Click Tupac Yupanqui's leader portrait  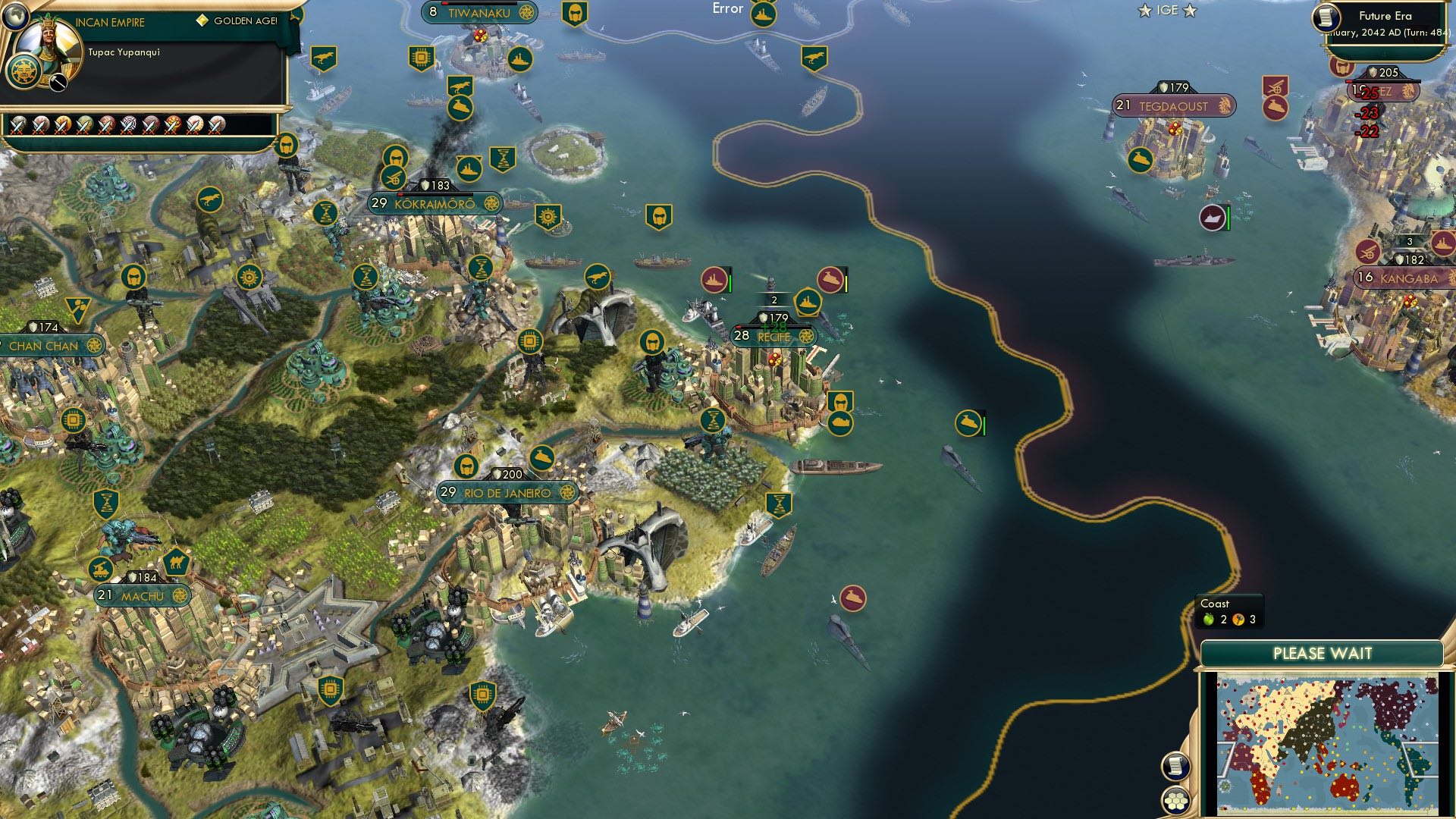(x=49, y=52)
